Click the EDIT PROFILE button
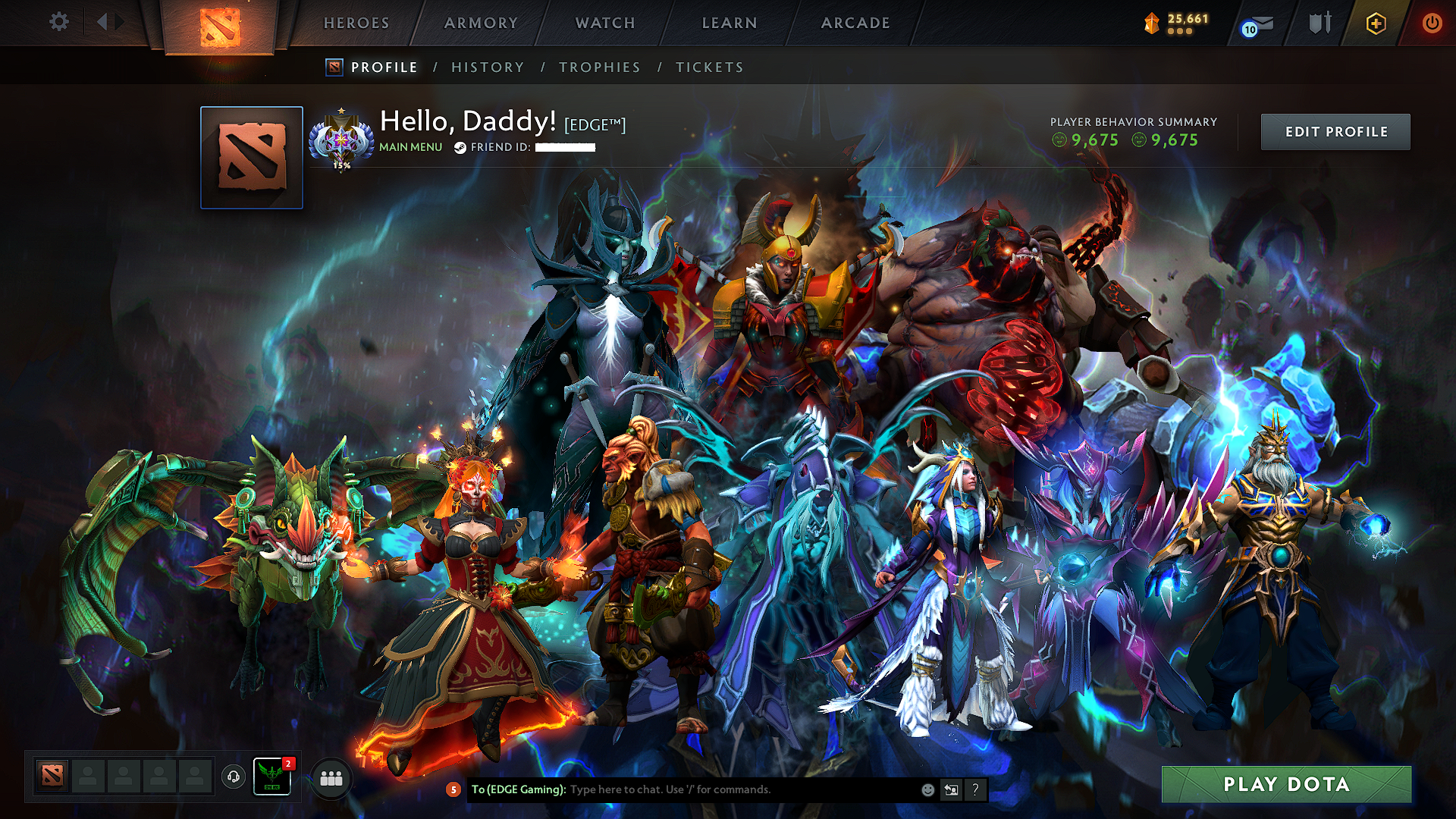 [1335, 131]
